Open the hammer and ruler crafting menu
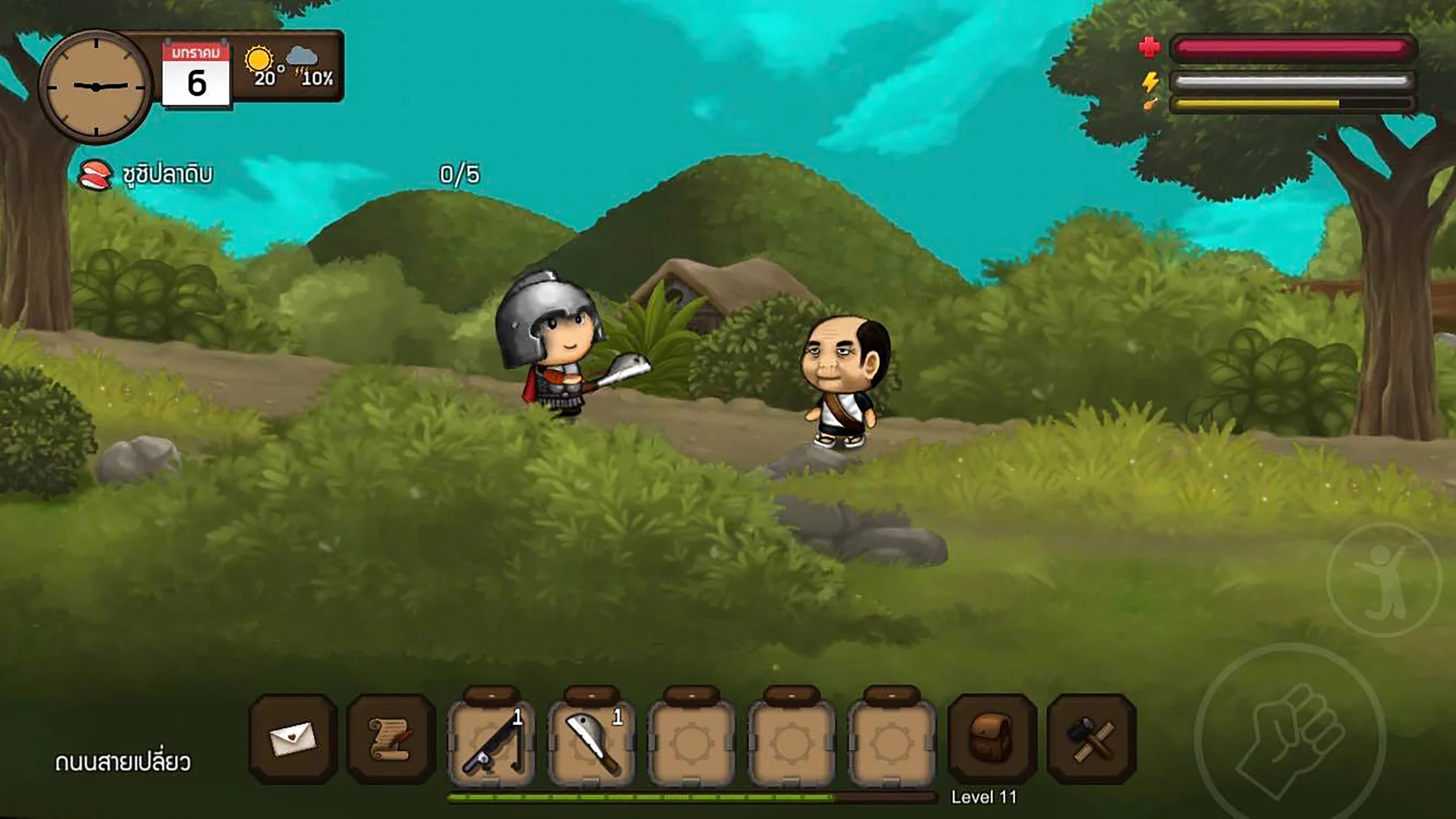The height and width of the screenshot is (819, 1456). 1091,739
